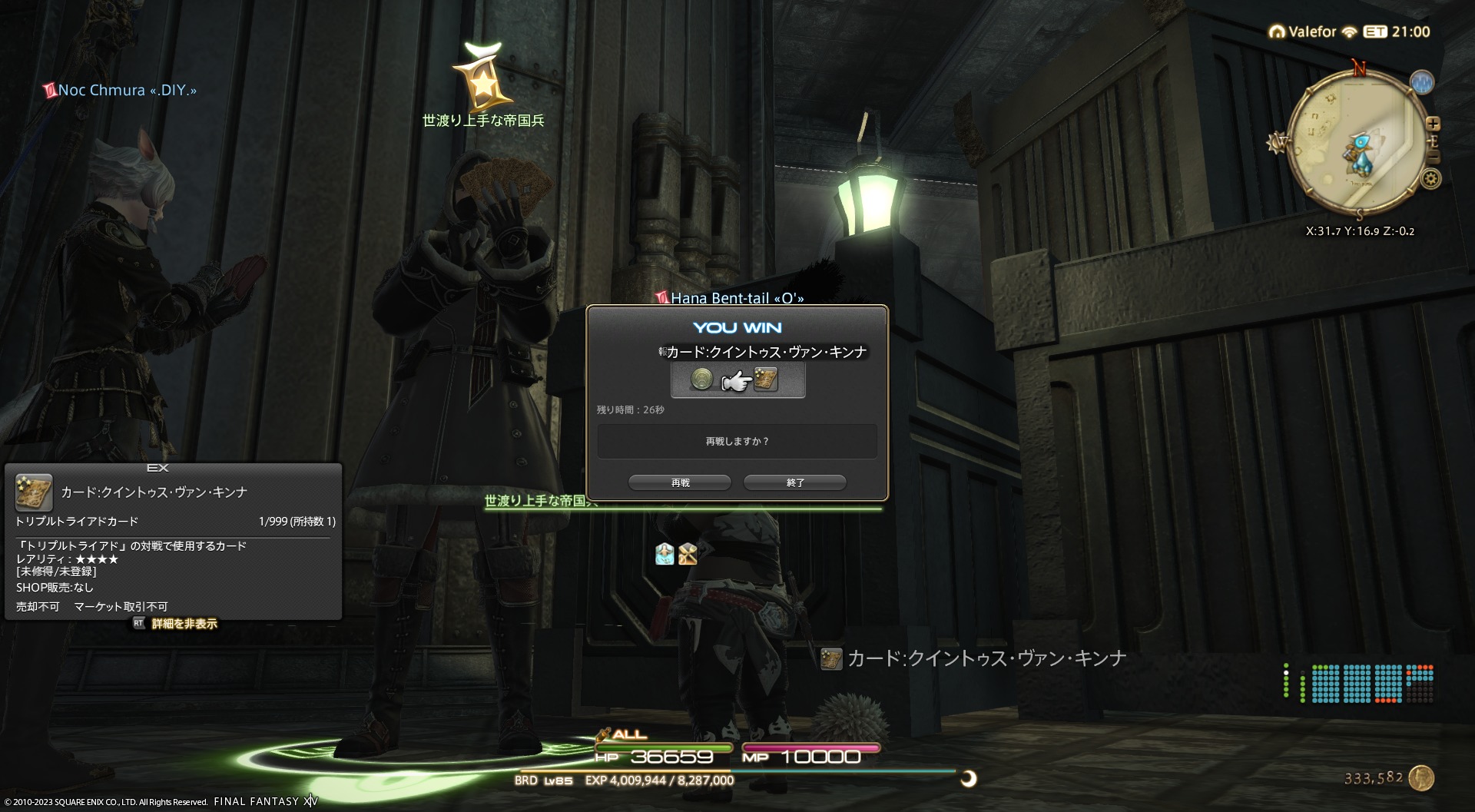This screenshot has height=812, width=1475.
Task: Open minimap settings via the gear icon
Action: 1431,180
